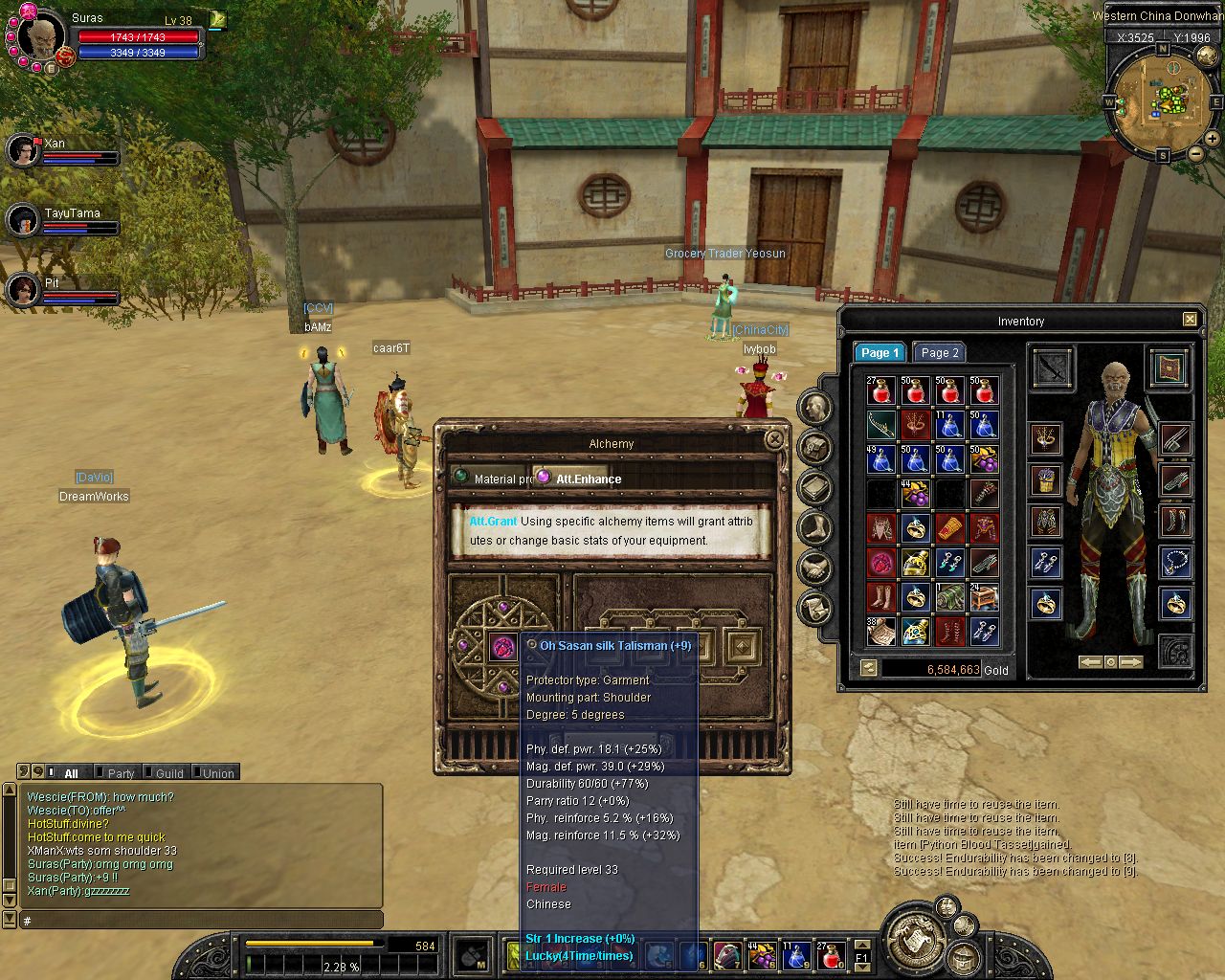Click the chat message input field
Screen dimensions: 1225x980
point(201,920)
